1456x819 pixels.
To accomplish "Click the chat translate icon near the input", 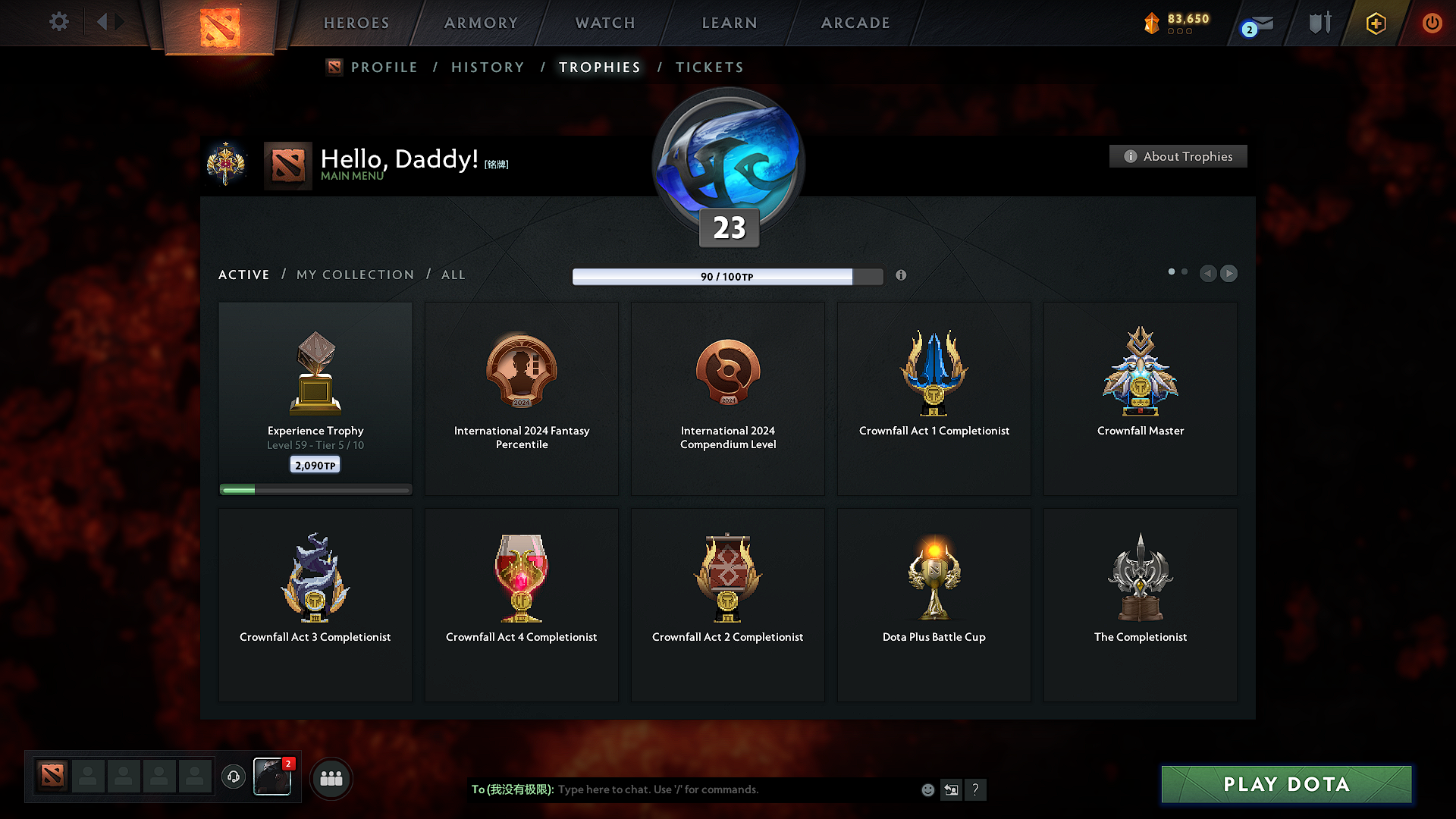I will tap(951, 789).
